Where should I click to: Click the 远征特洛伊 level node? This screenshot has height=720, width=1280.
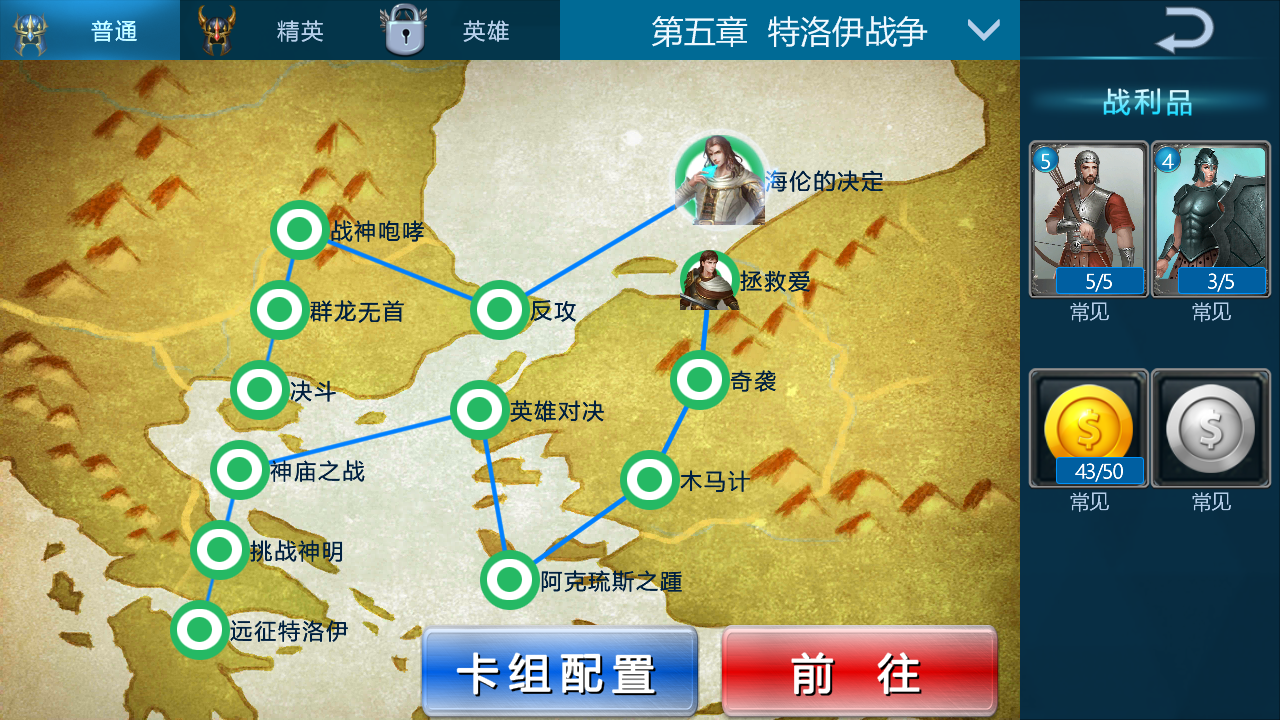[x=200, y=630]
